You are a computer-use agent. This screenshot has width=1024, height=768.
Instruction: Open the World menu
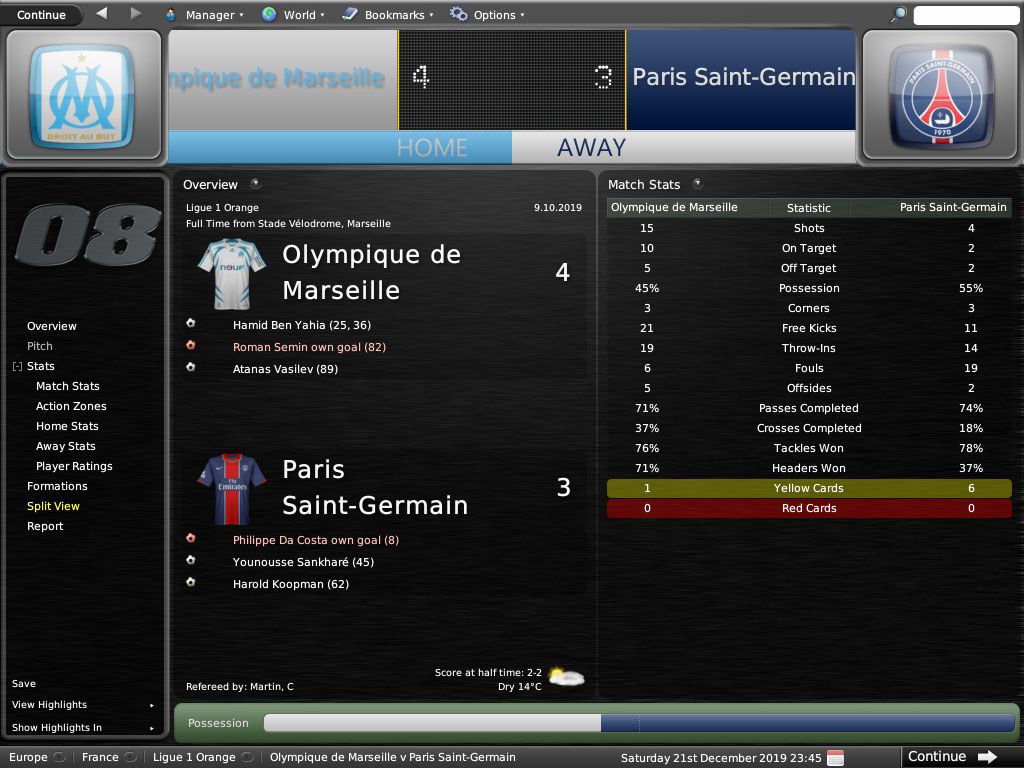(292, 15)
